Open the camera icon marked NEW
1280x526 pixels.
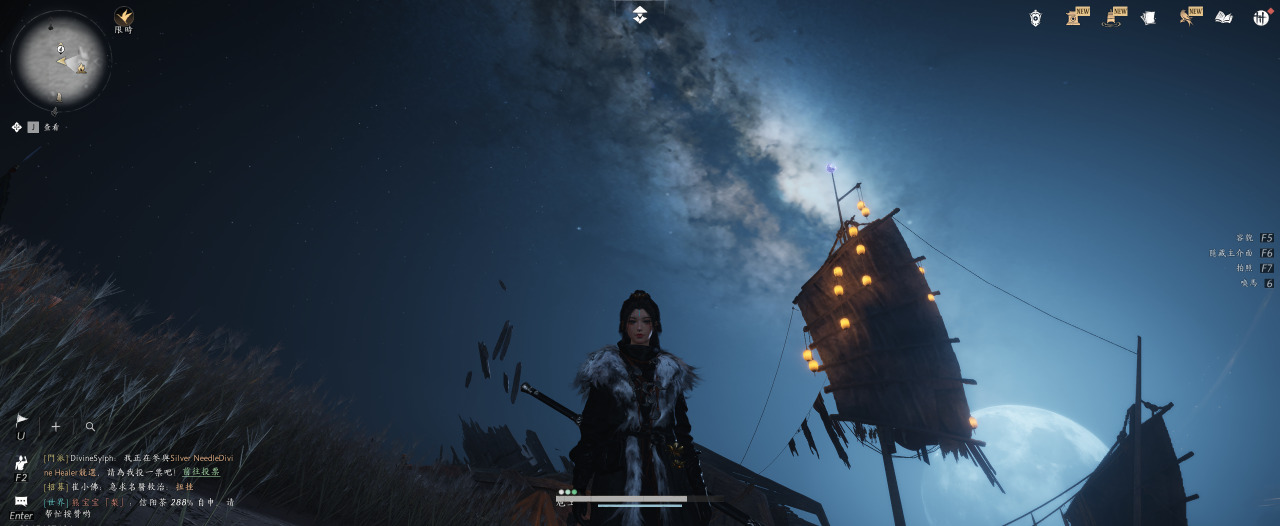(1074, 18)
